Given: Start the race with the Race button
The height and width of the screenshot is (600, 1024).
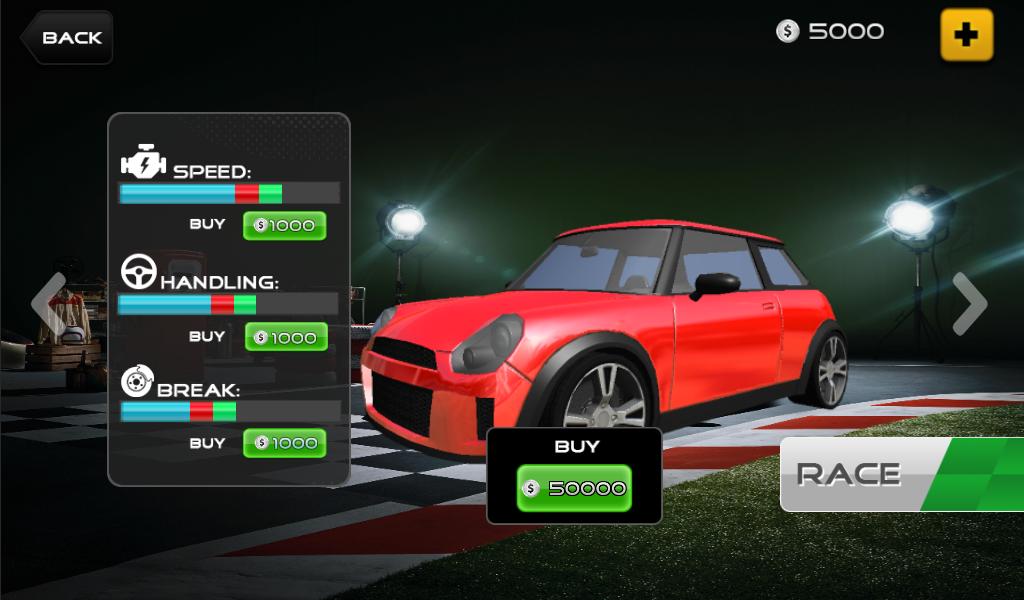Looking at the screenshot, I should [880, 474].
